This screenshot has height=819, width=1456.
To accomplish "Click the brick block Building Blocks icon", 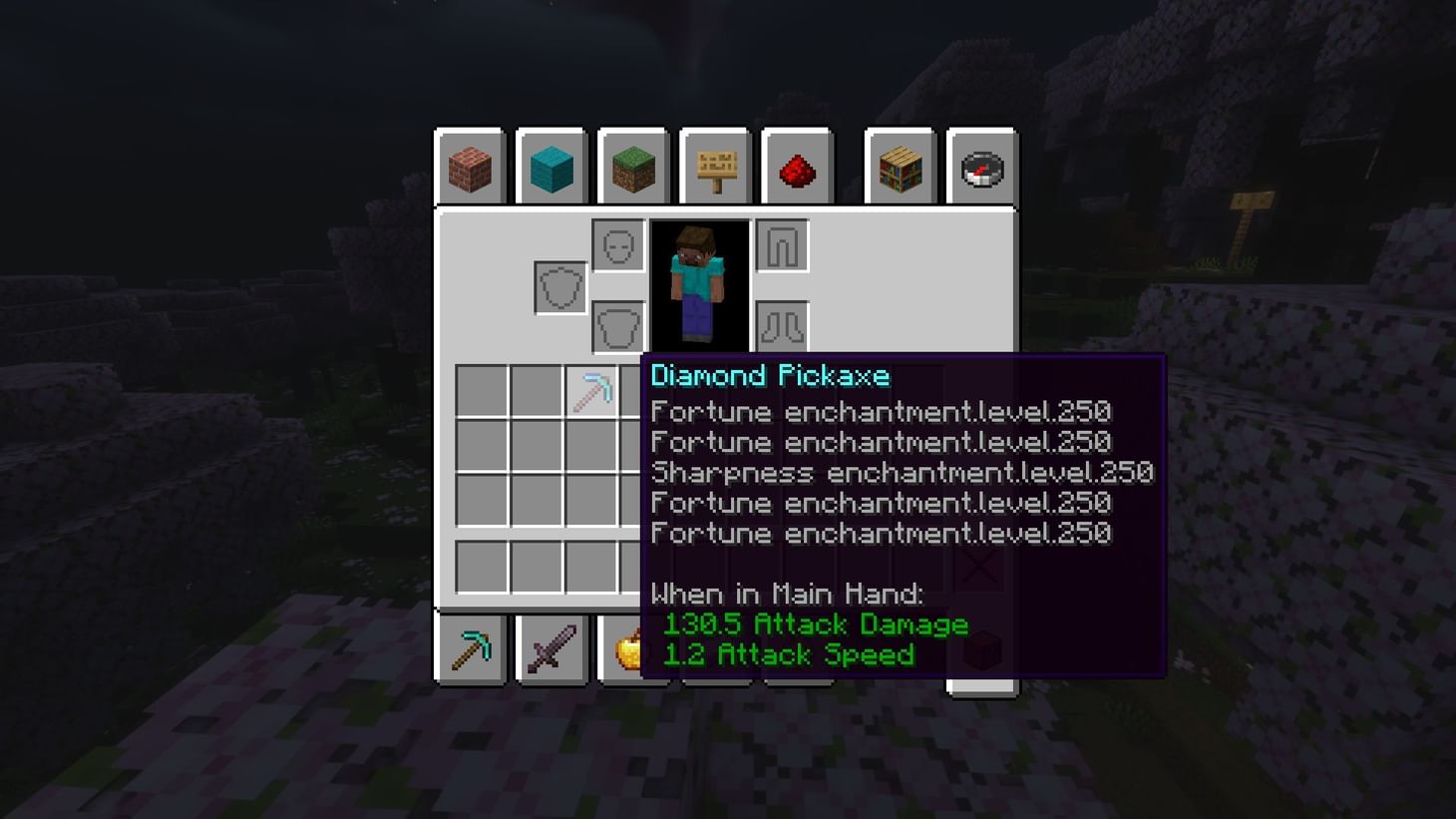I will point(469,168).
